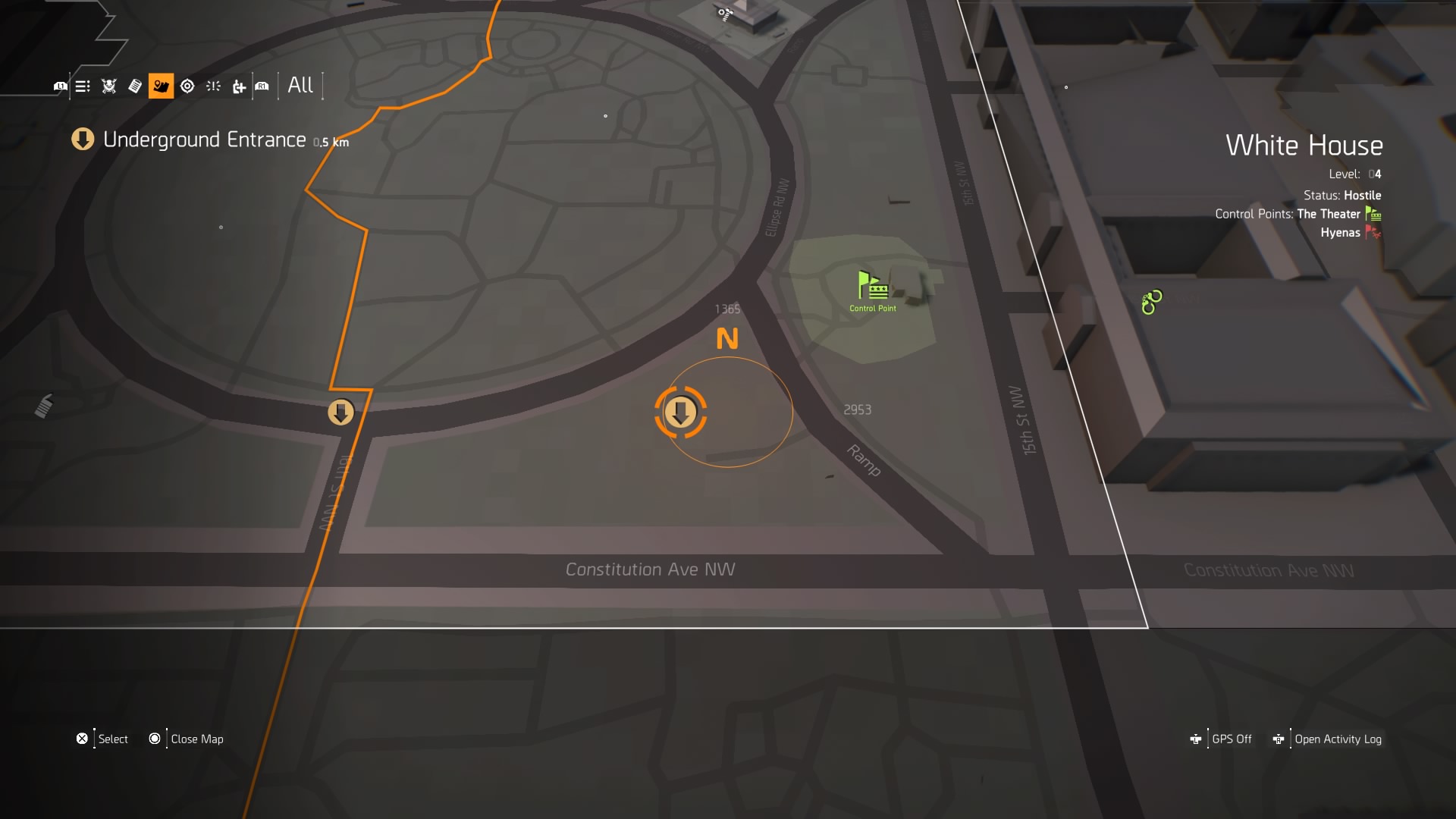Select the clipboard missions filter icon
Screen dimensions: 1456x819
pyautogui.click(x=136, y=86)
